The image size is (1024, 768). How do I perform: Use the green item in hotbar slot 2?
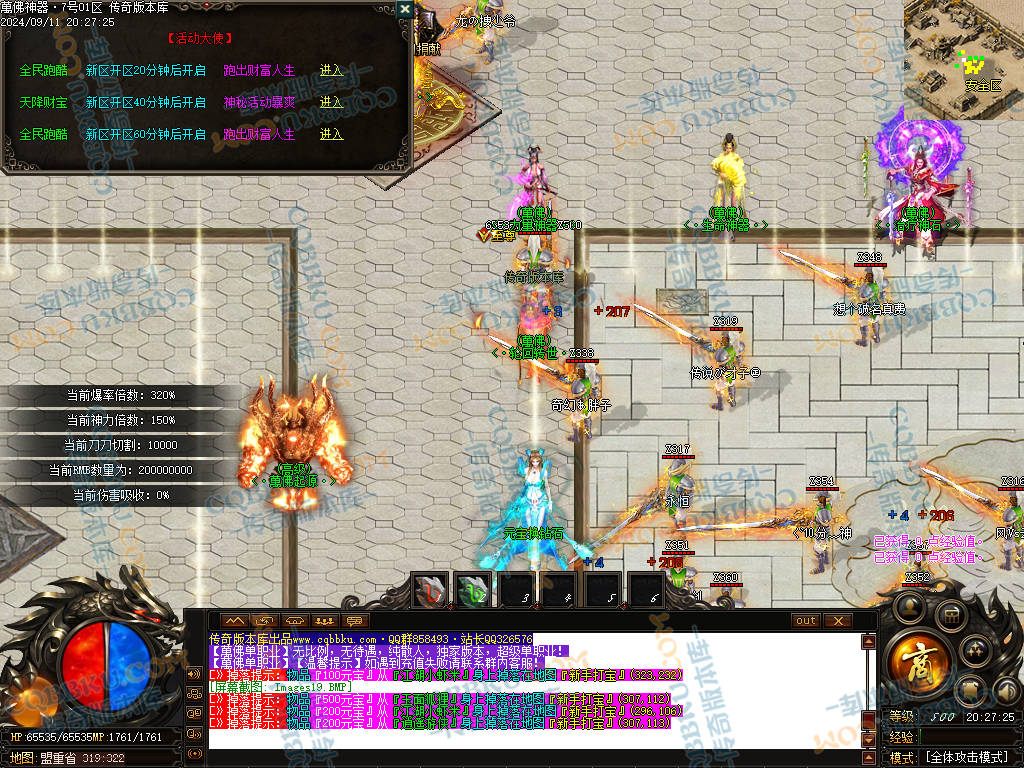point(473,591)
